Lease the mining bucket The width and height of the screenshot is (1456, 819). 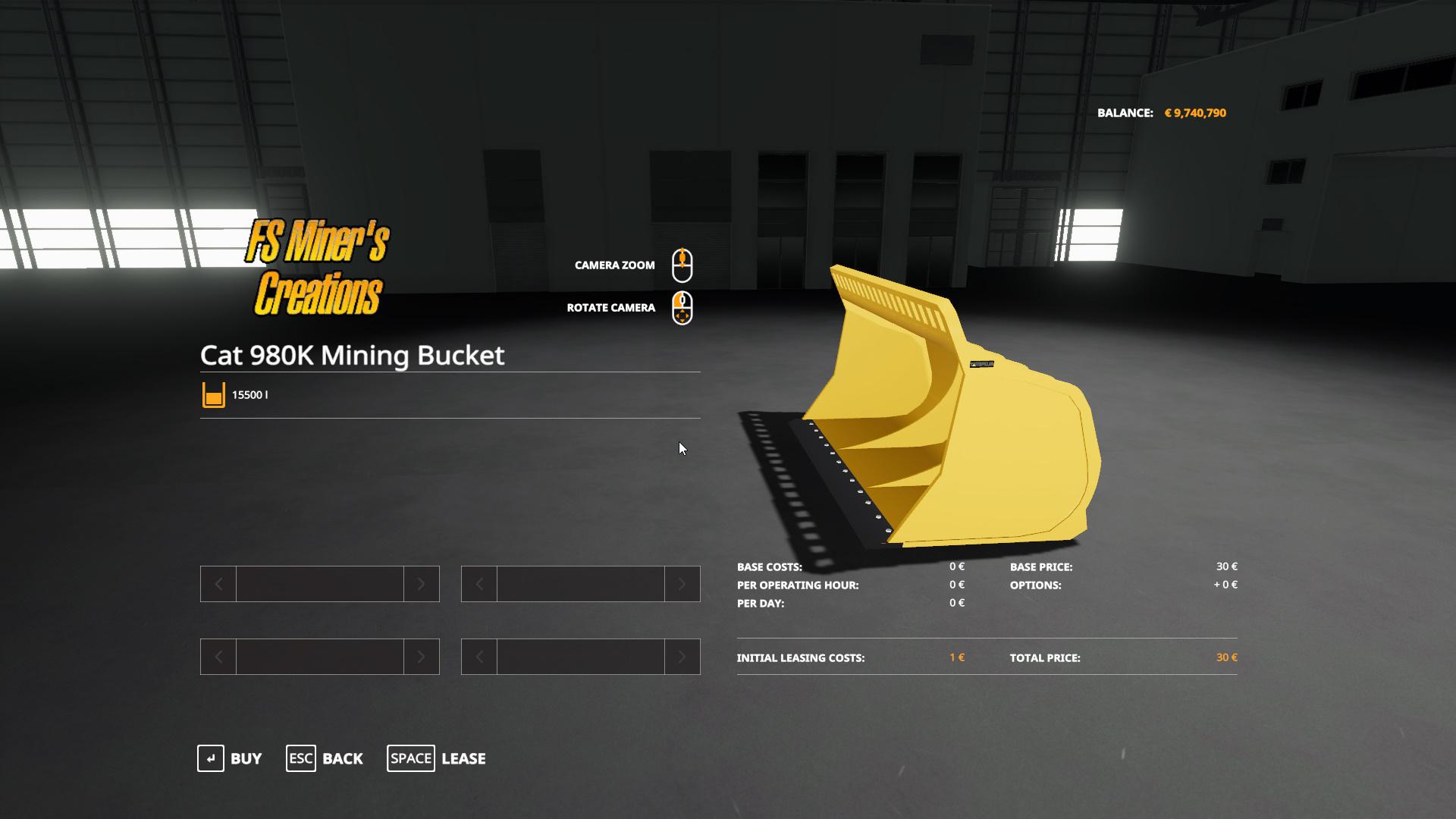point(437,758)
